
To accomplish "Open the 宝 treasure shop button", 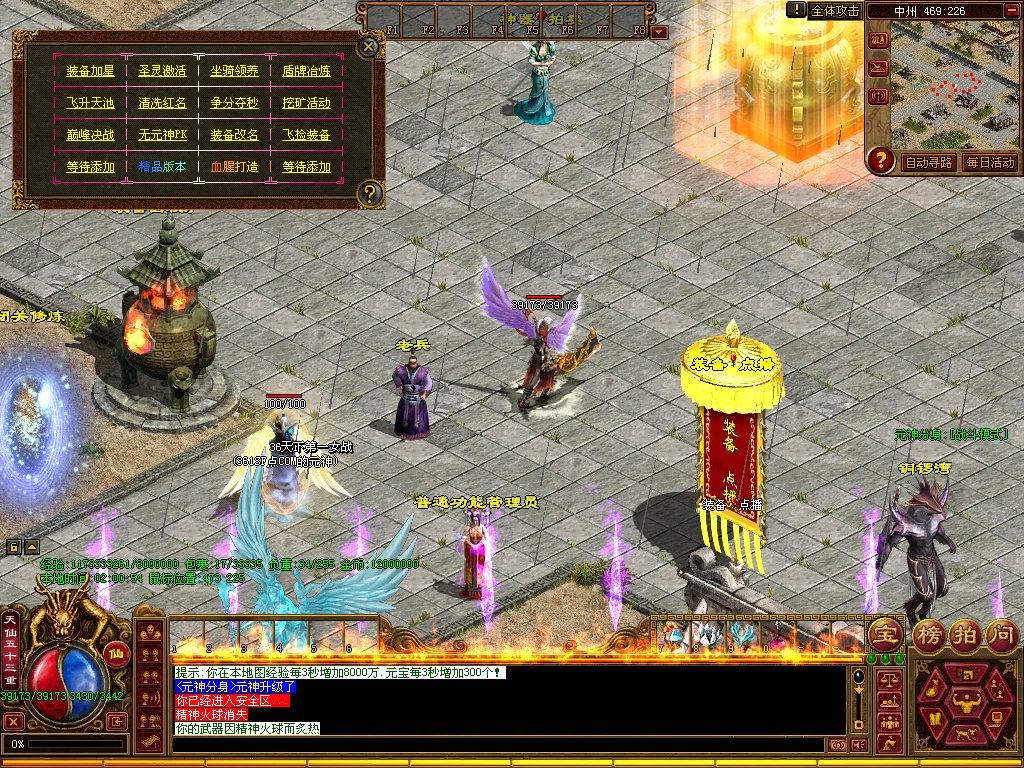I will 884,633.
